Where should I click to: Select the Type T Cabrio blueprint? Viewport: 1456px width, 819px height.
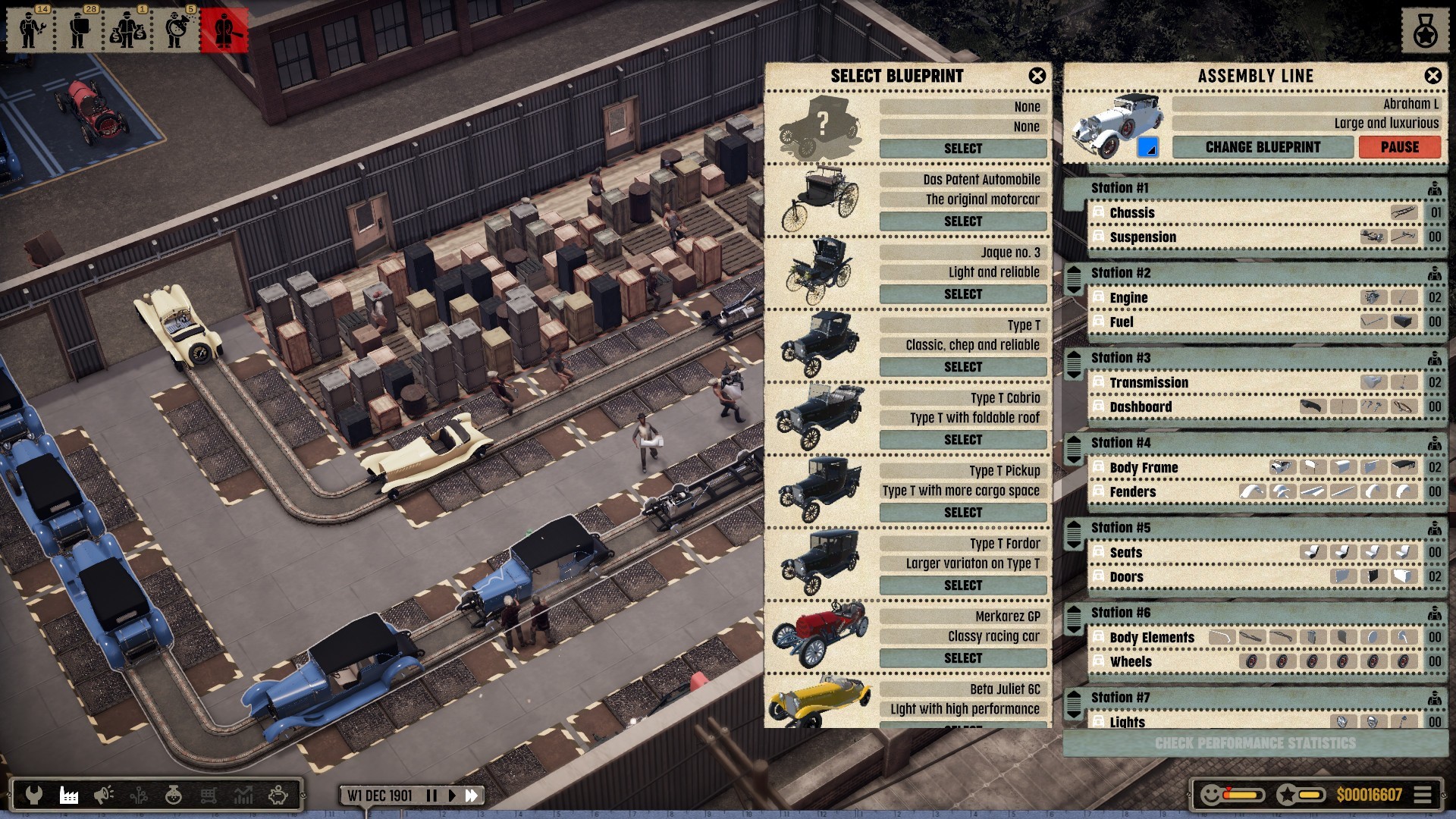pyautogui.click(x=963, y=440)
